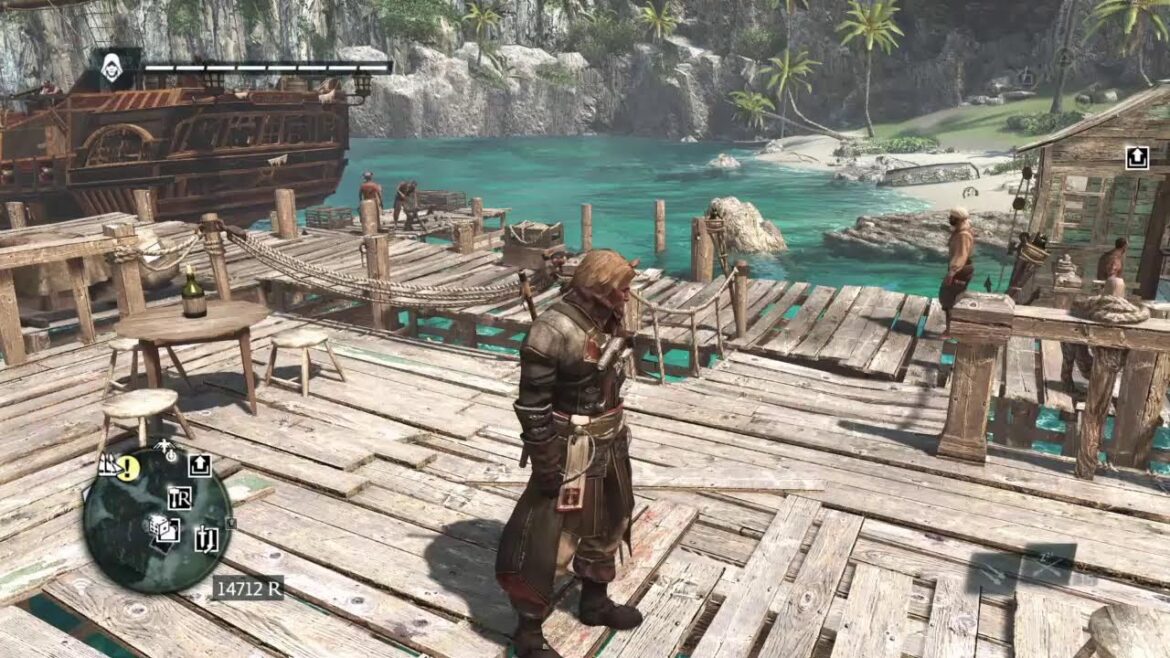Screen dimensions: 1170x658
Task: Click the upload arrow marker on minimap
Action: tap(200, 464)
